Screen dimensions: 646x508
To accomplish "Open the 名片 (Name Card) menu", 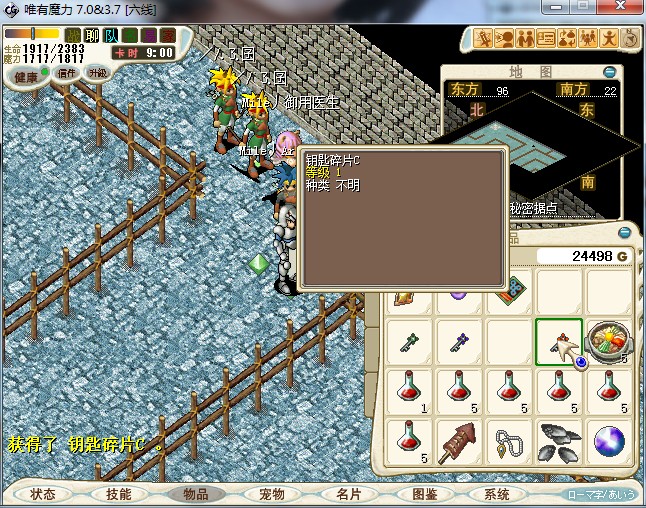I will pyautogui.click(x=347, y=494).
